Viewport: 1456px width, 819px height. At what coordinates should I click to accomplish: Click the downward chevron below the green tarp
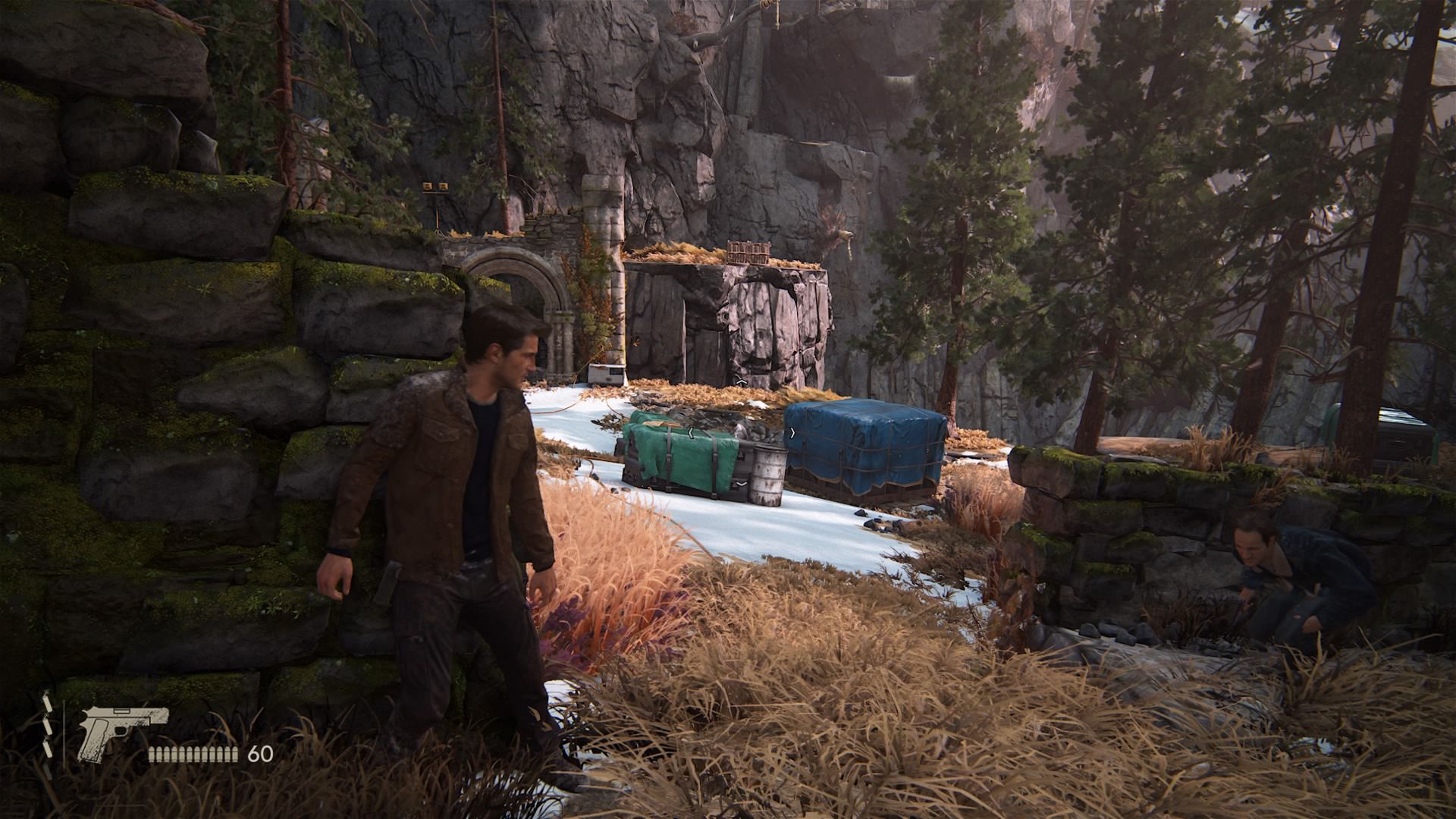[x=741, y=484]
